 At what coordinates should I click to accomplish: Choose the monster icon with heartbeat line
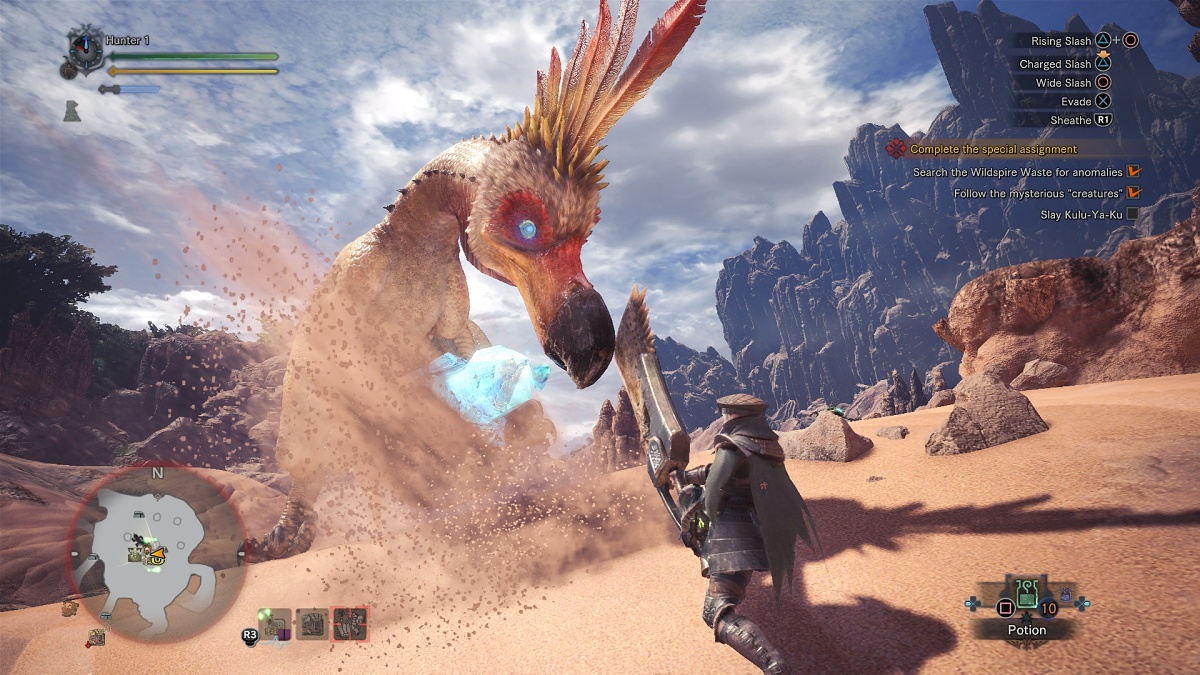[x=276, y=625]
